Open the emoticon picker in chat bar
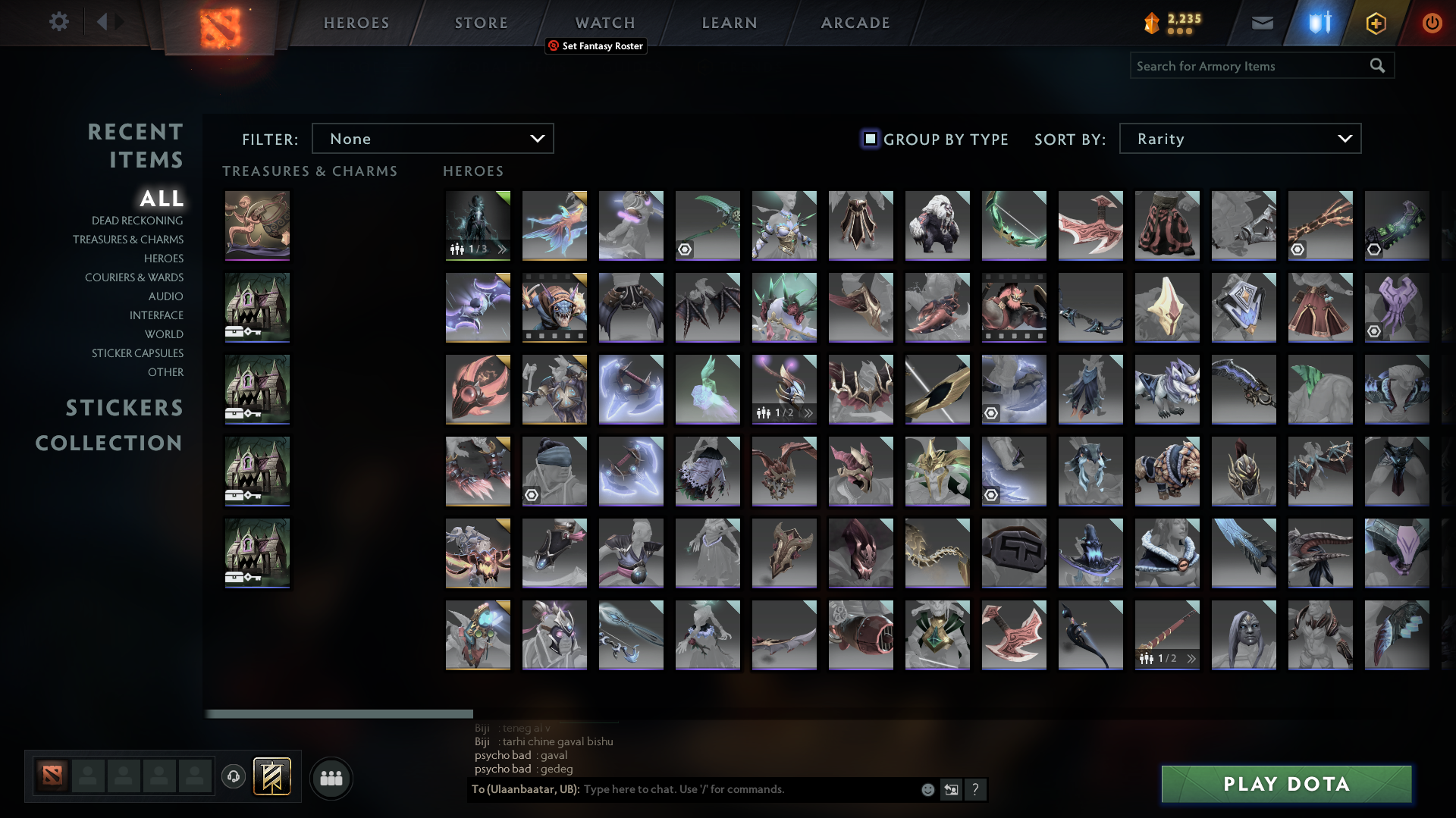 click(927, 789)
